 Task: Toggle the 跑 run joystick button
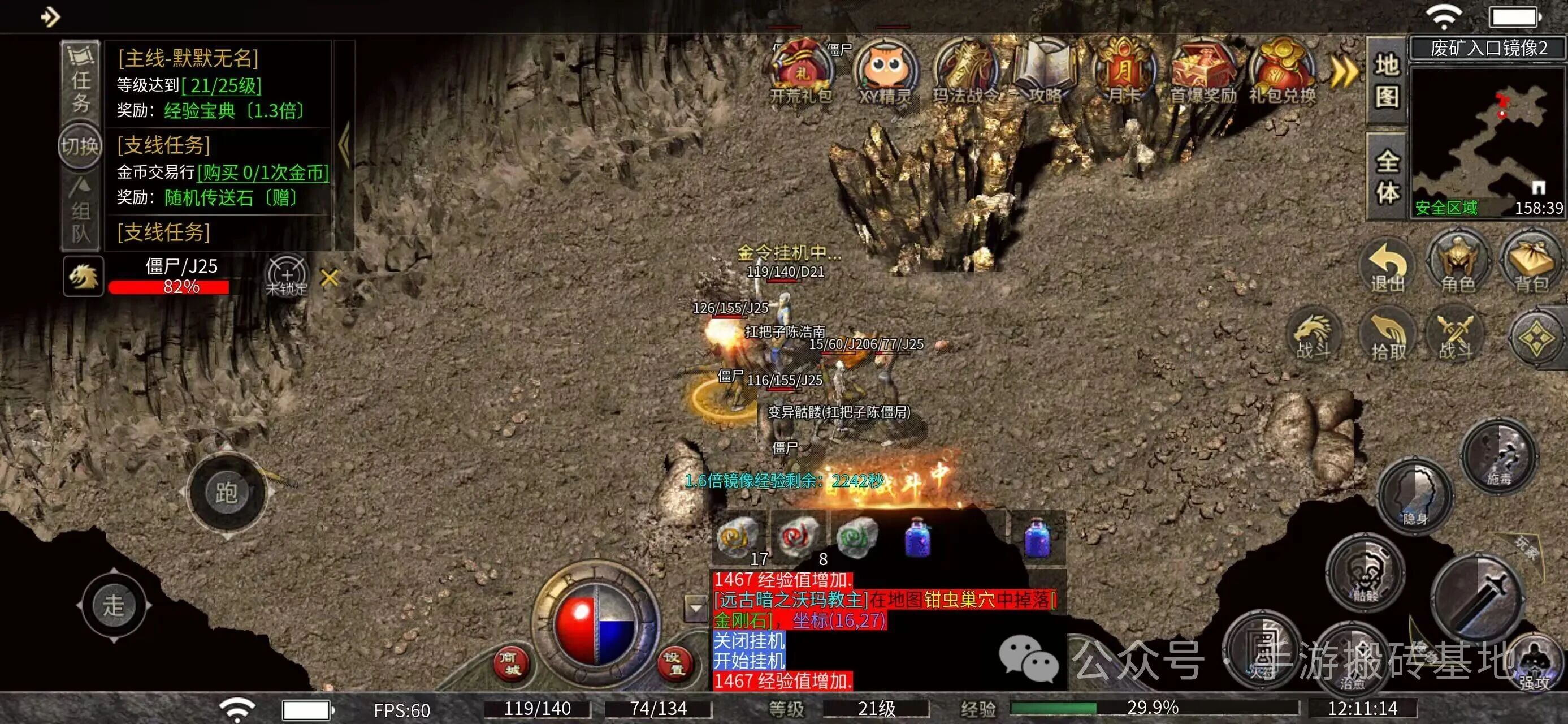click(227, 492)
